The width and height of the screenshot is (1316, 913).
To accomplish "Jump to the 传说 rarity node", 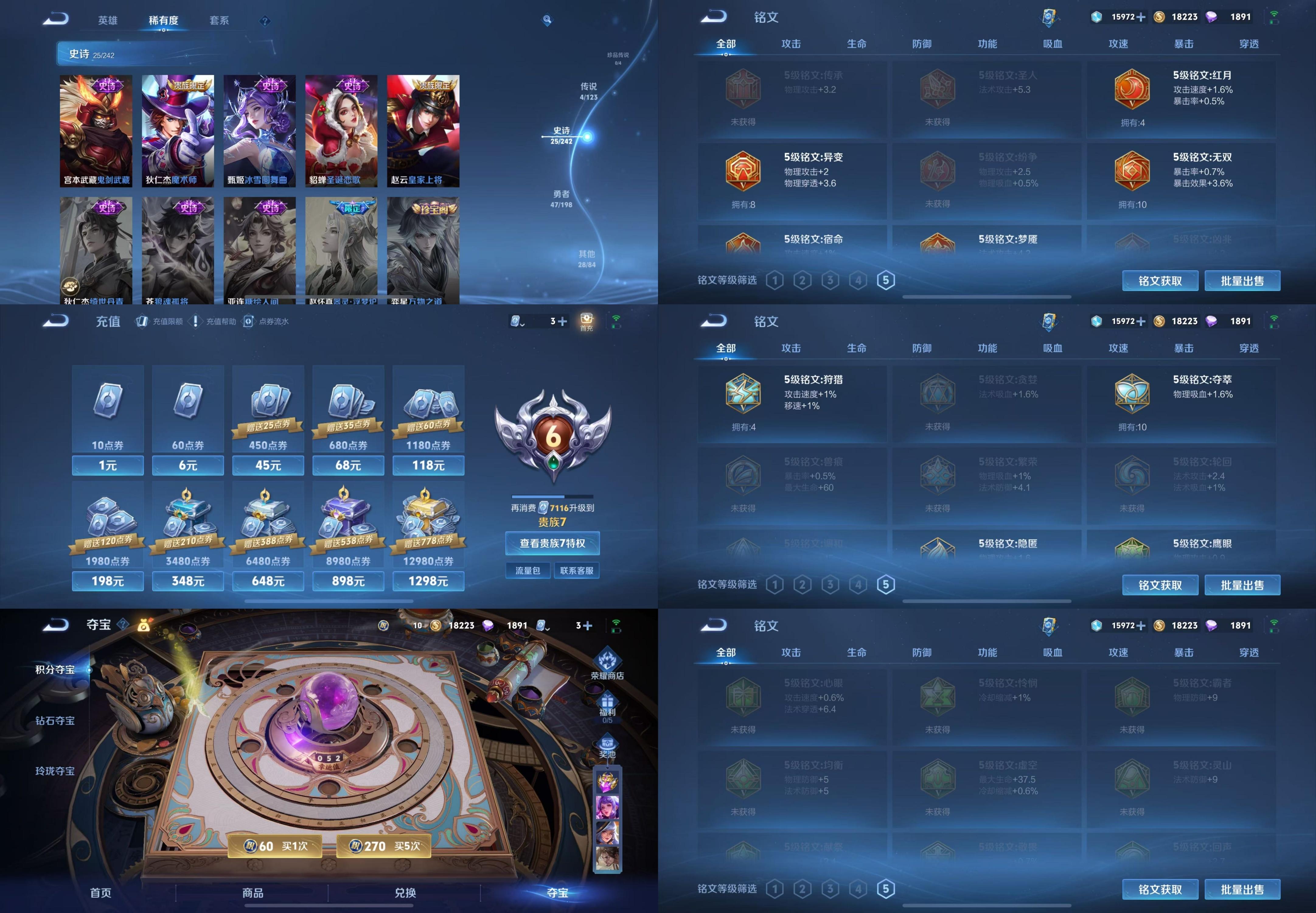I will [588, 90].
